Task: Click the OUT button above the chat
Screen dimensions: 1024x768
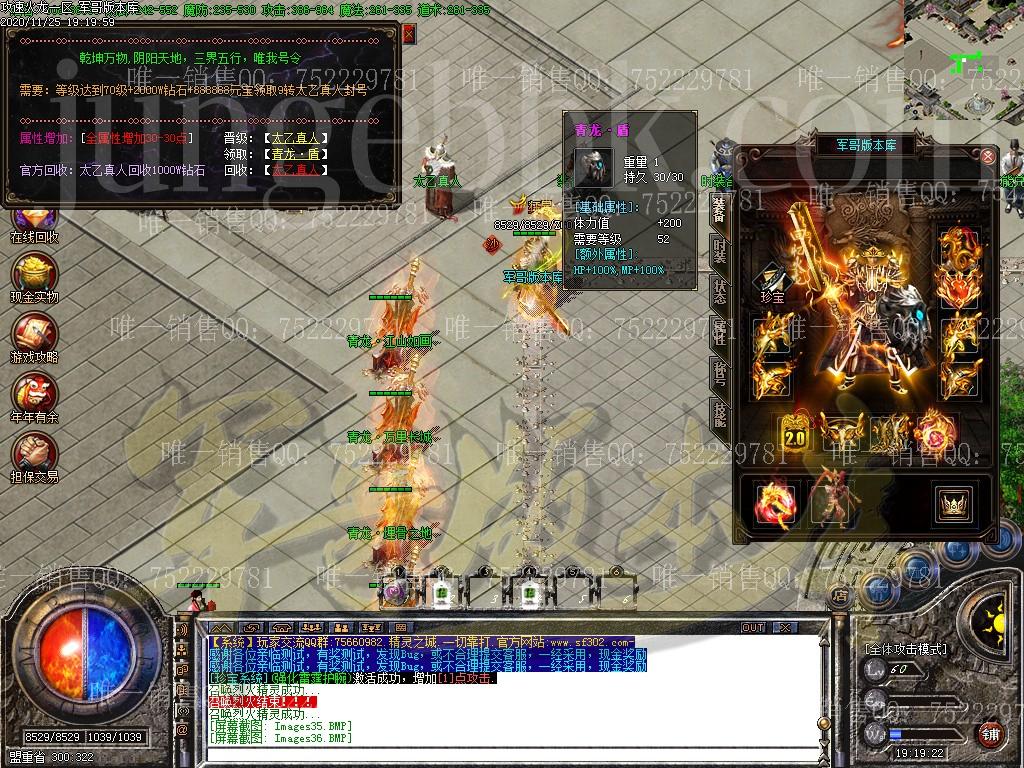Action: coord(753,627)
